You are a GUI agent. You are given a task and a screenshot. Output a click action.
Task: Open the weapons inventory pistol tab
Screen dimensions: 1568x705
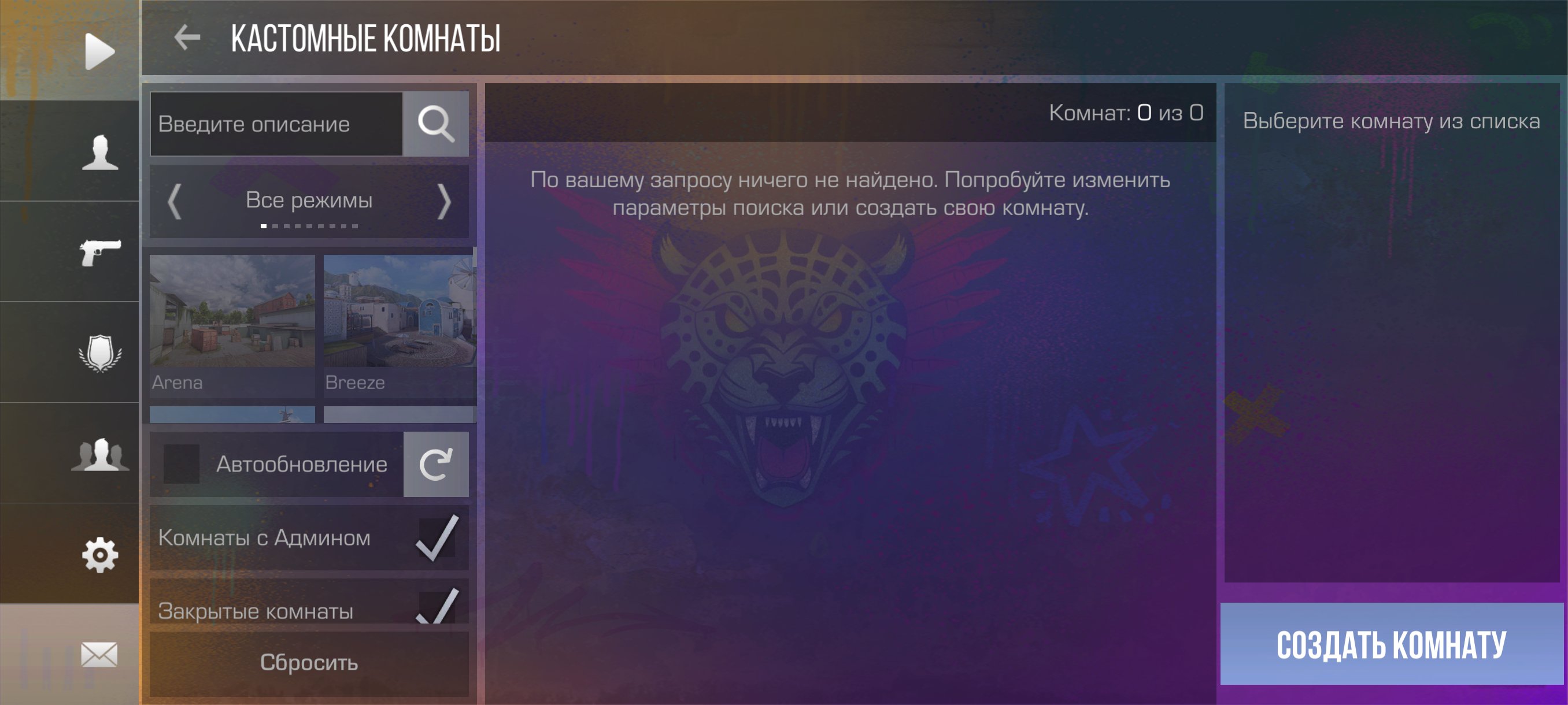(x=100, y=252)
